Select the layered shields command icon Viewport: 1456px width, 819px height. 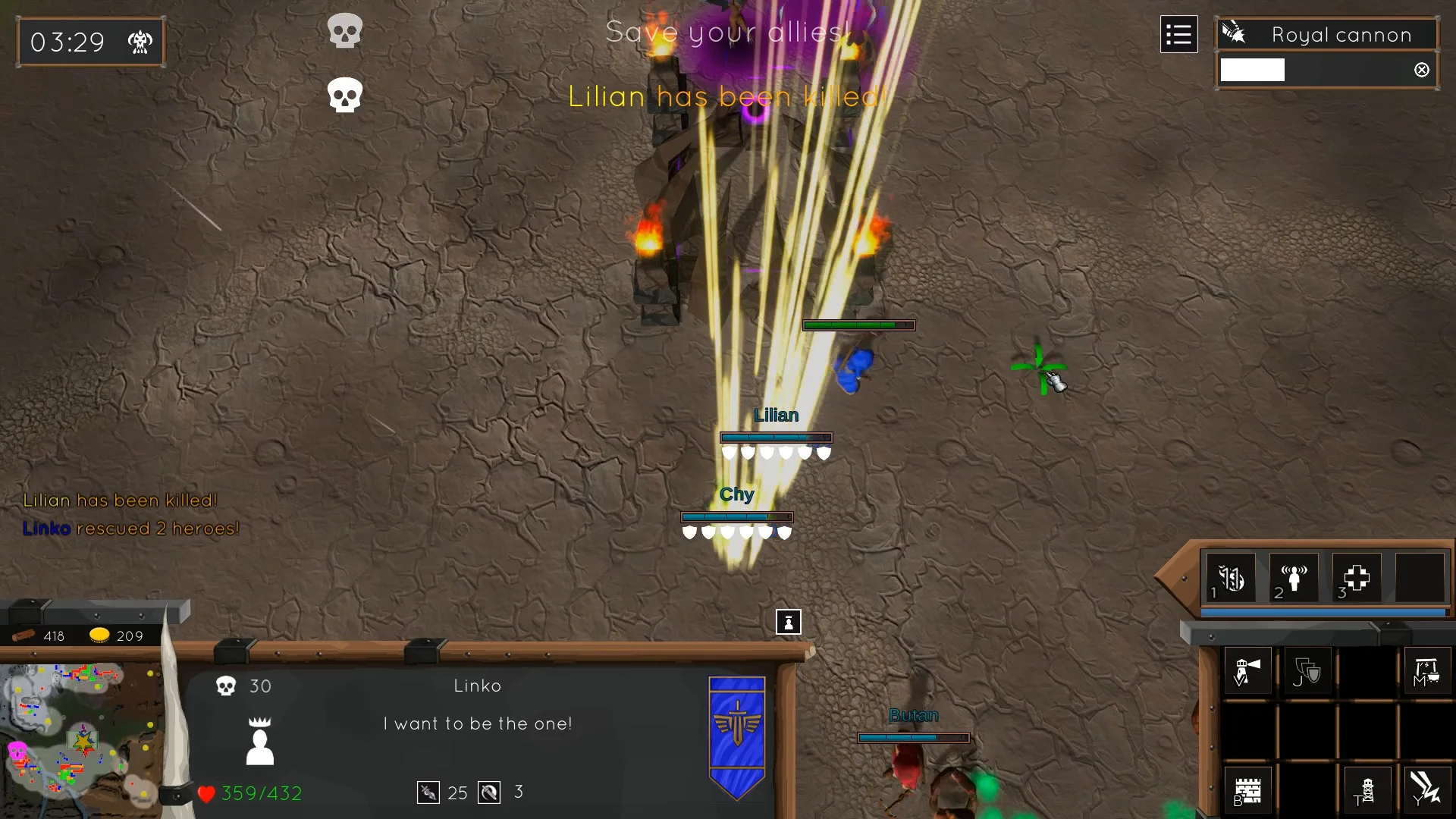[1307, 671]
